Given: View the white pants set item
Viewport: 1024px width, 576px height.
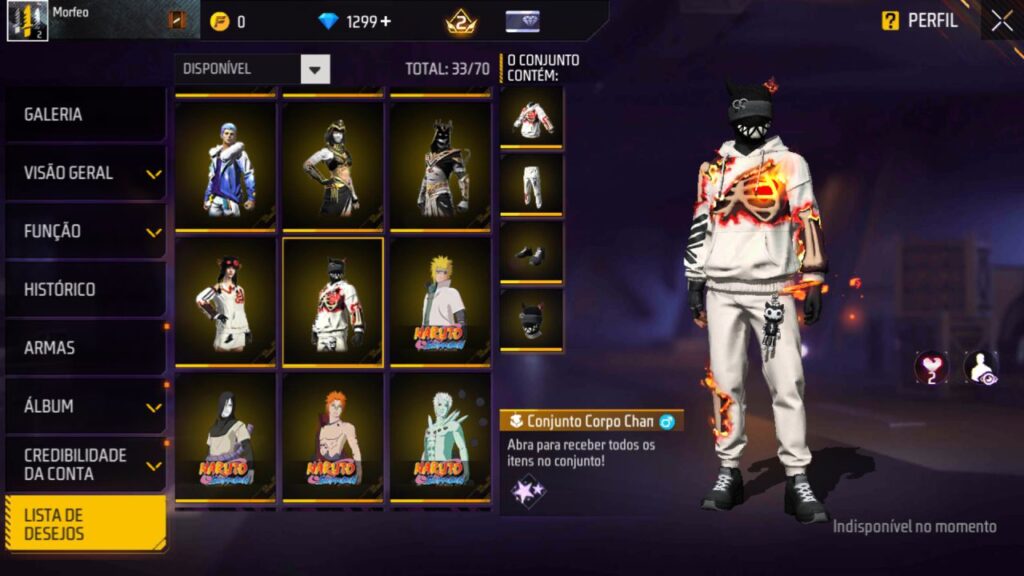Looking at the screenshot, I should tap(531, 185).
